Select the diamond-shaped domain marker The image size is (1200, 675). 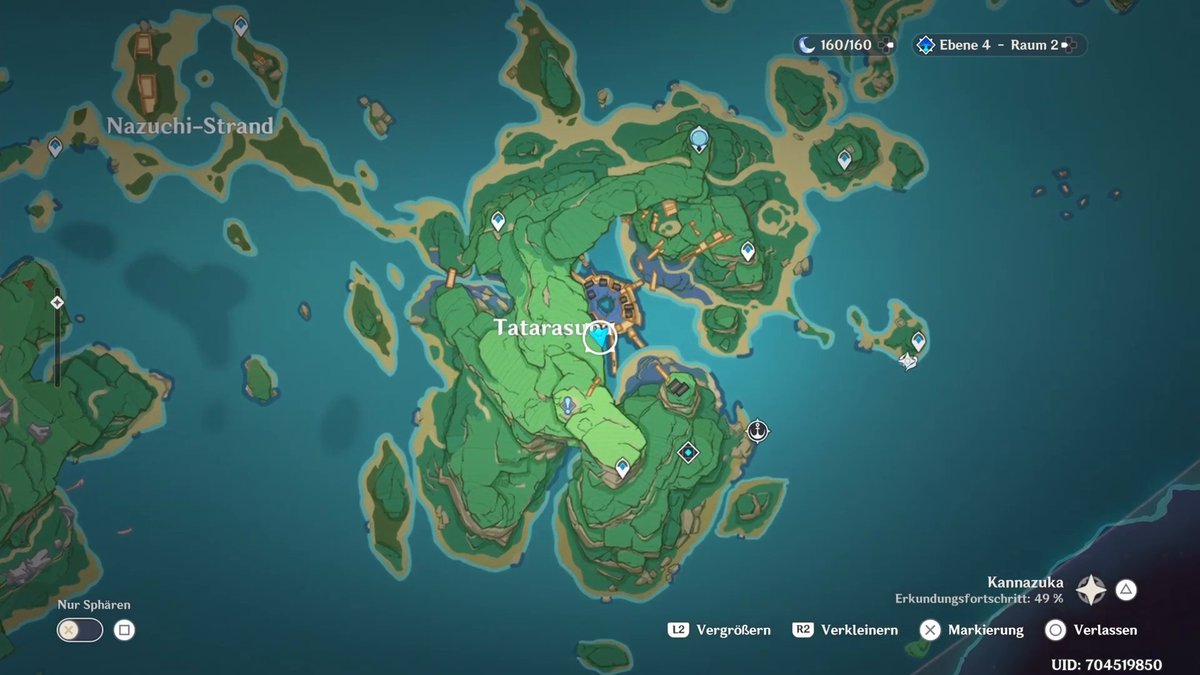click(x=688, y=453)
